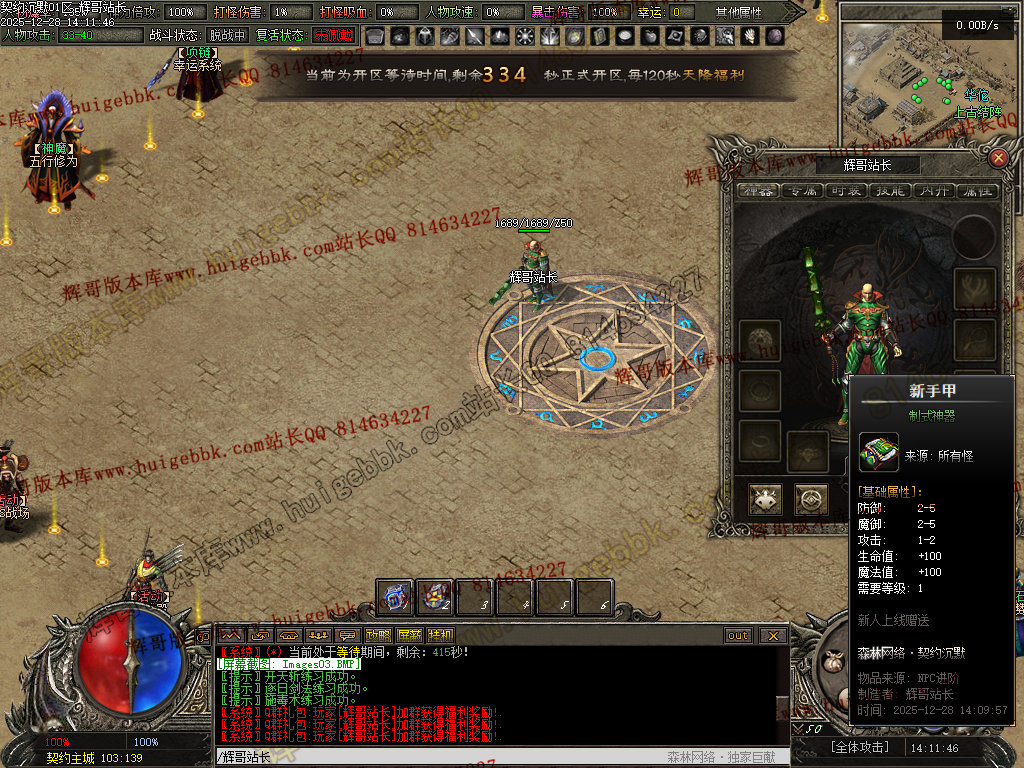Activate the 挂机 auto-battle button
This screenshot has height=768, width=1024.
[440, 635]
